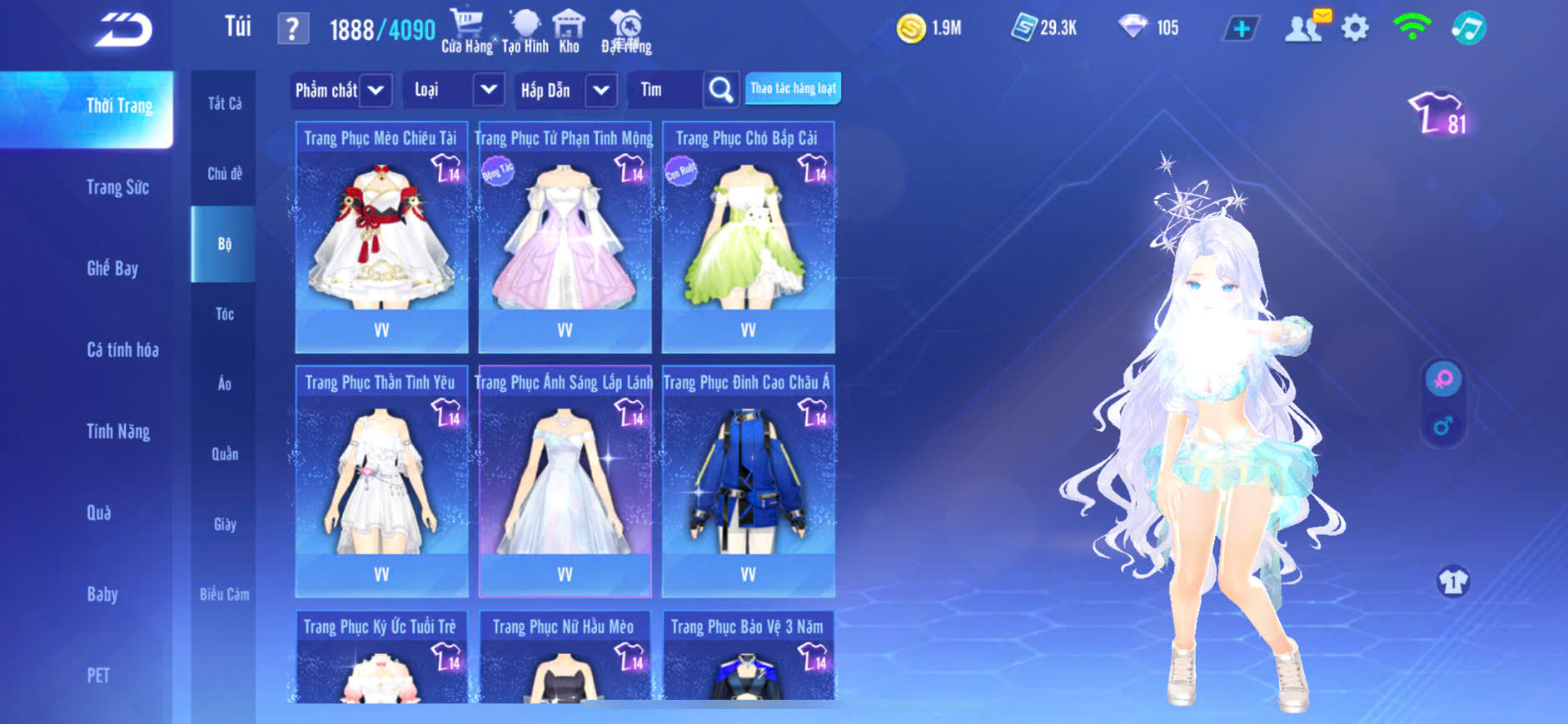Go back with the top-left arrow
1568x724 pixels.
[123, 30]
